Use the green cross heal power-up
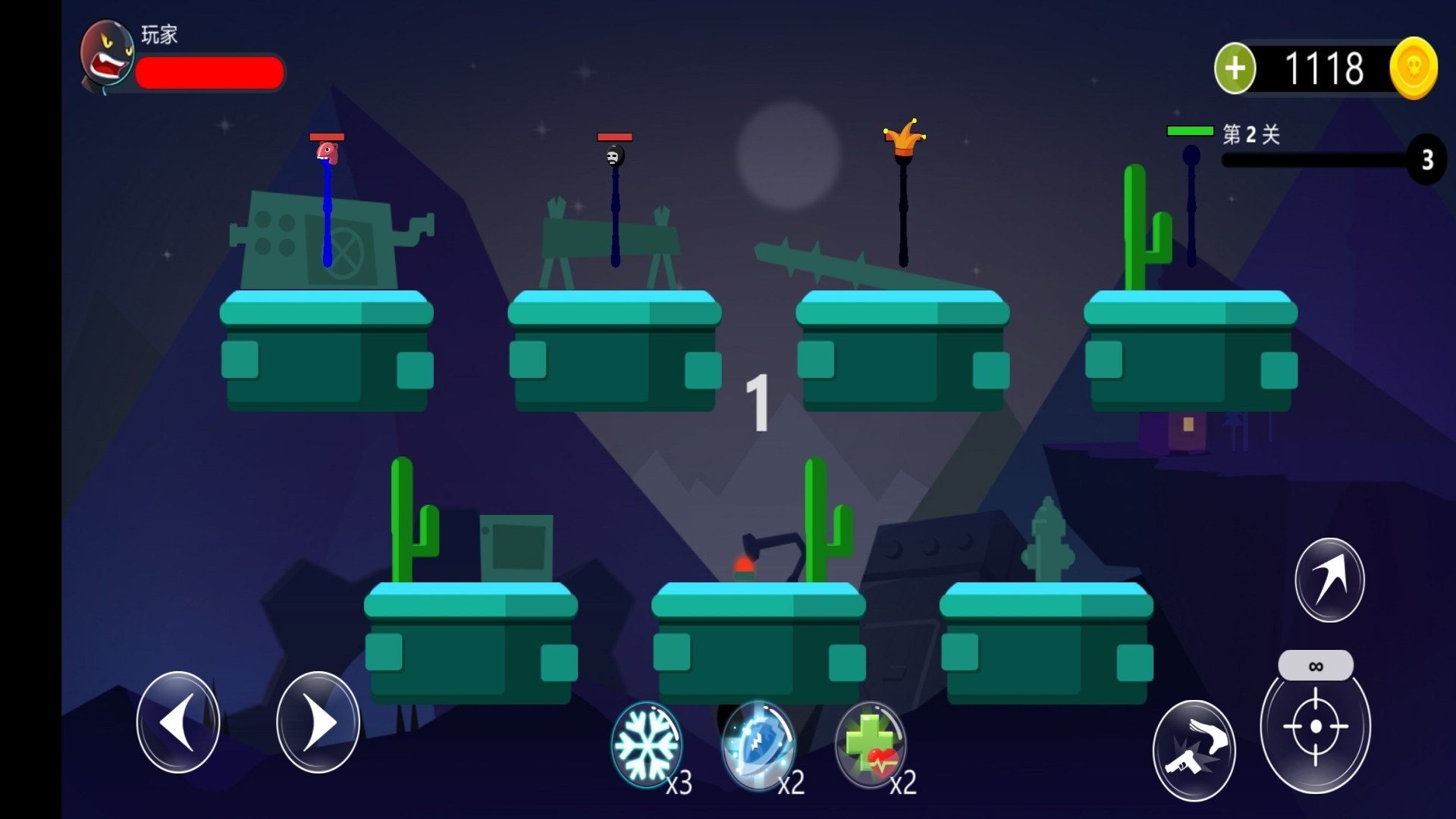 [x=871, y=745]
